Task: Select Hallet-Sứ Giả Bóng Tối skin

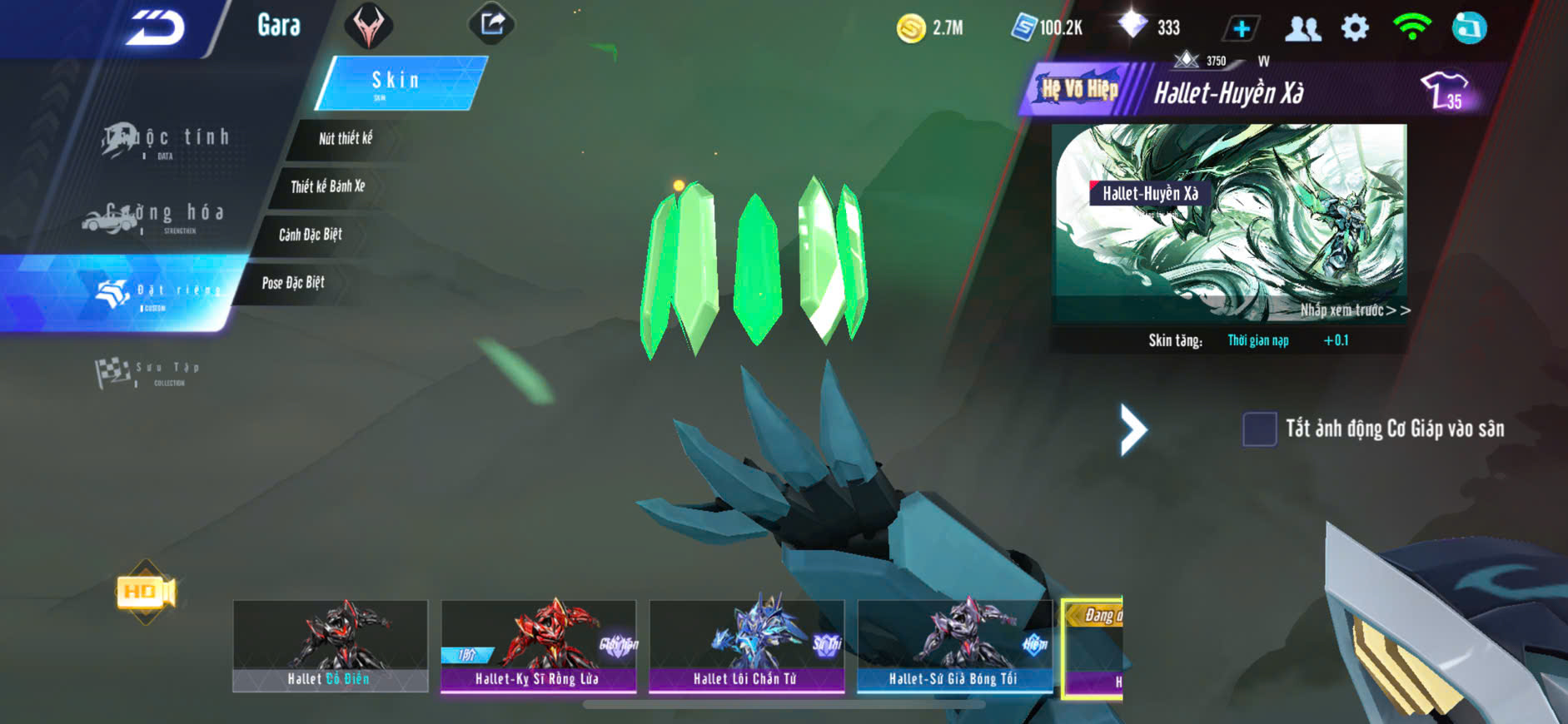Action: tap(954, 646)
